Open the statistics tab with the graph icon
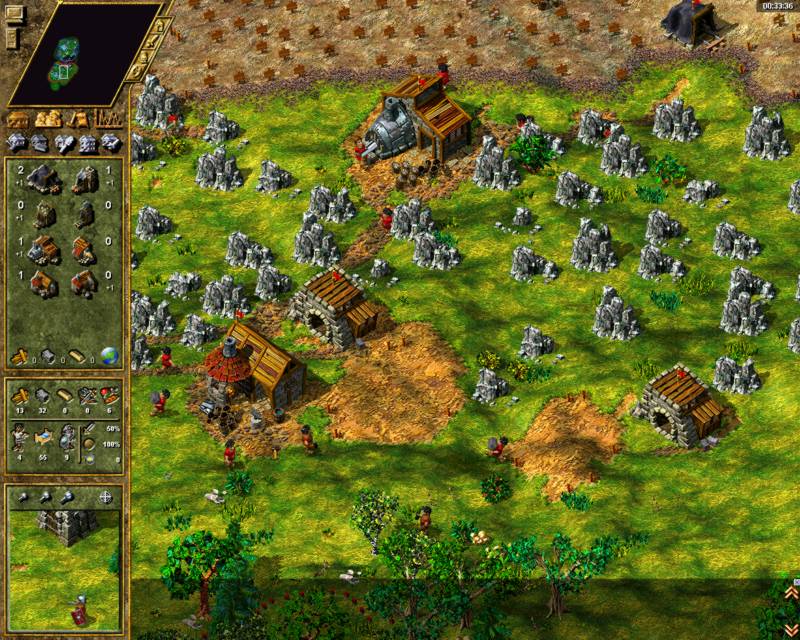800x640 pixels. (108, 119)
